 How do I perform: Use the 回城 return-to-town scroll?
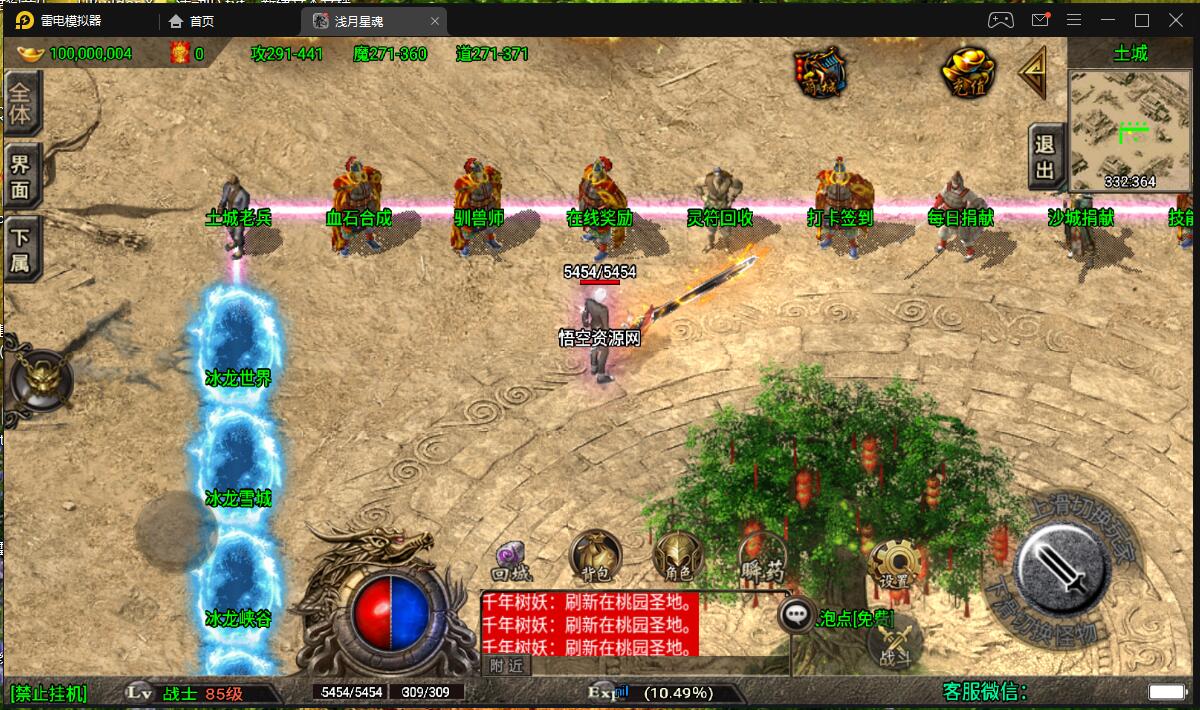pyautogui.click(x=513, y=559)
